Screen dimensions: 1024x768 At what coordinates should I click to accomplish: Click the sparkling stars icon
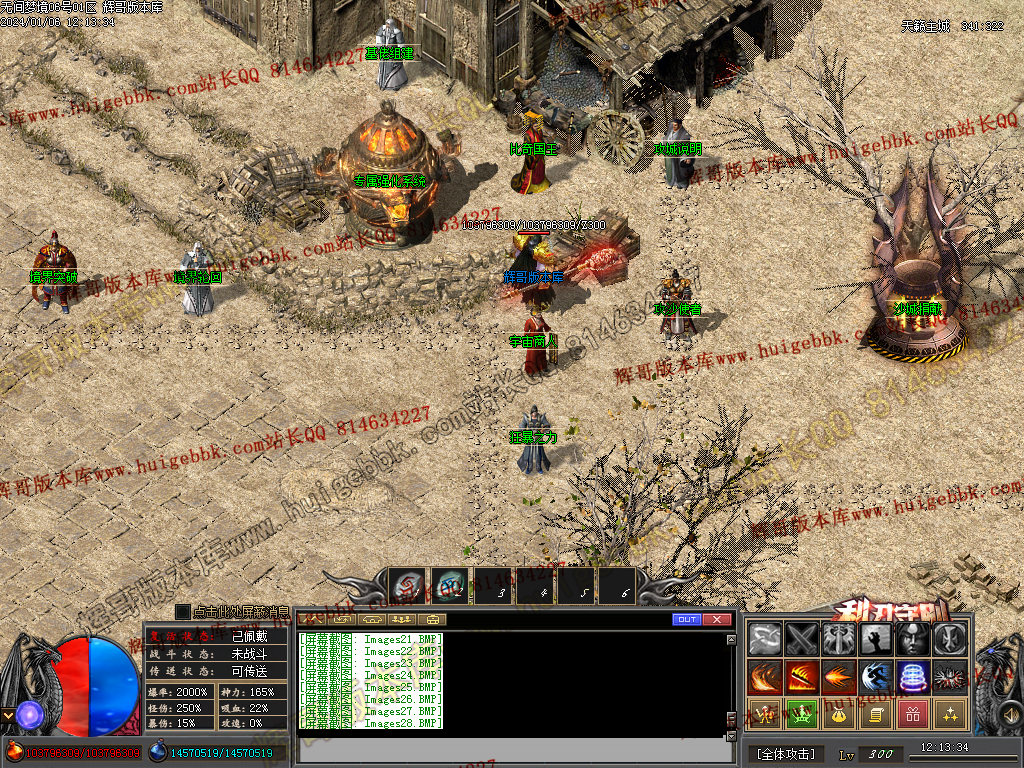(x=950, y=714)
